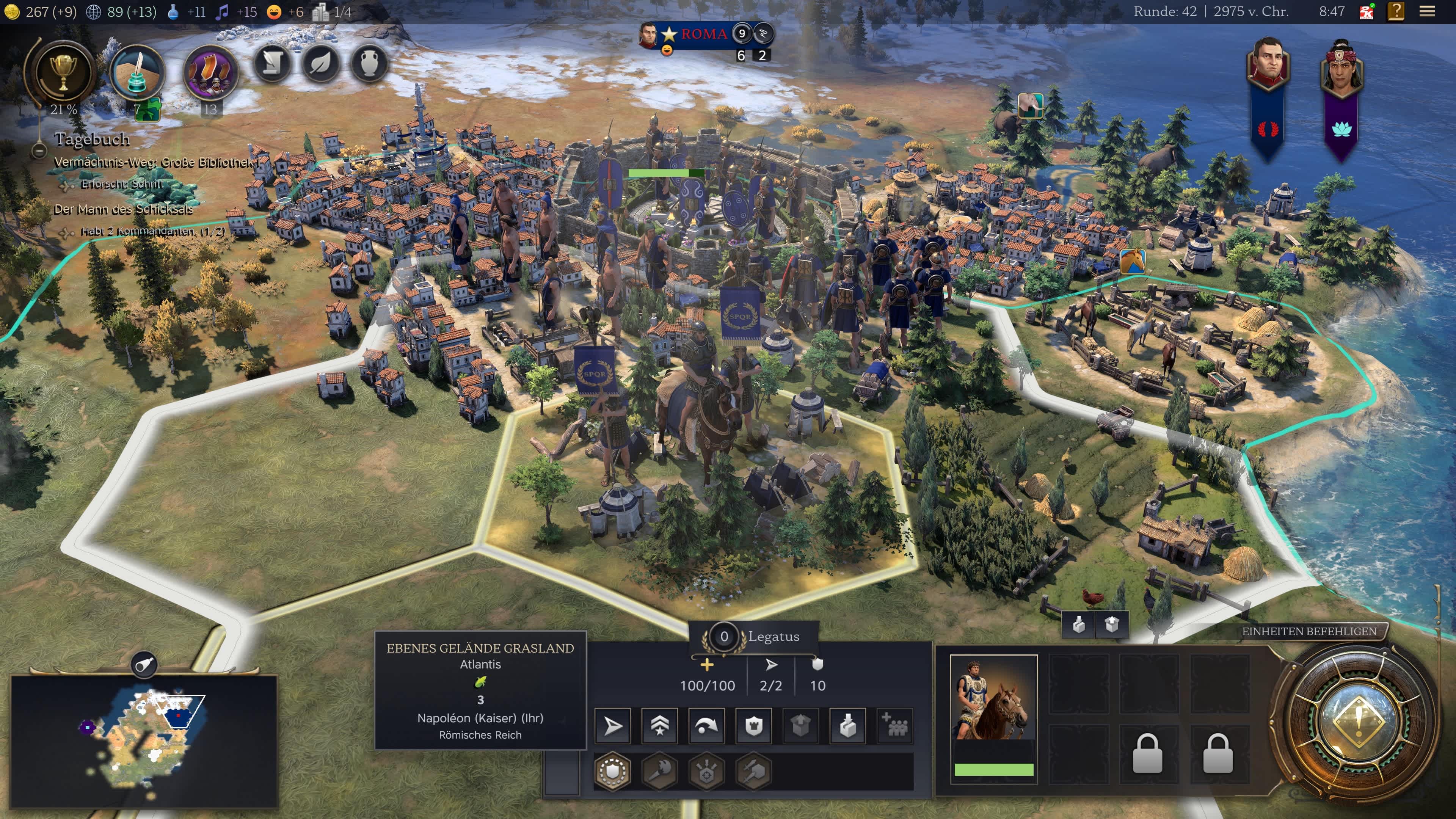Open the commander promotion chevrons action
Viewport: 1456px width, 819px height.
[x=660, y=726]
